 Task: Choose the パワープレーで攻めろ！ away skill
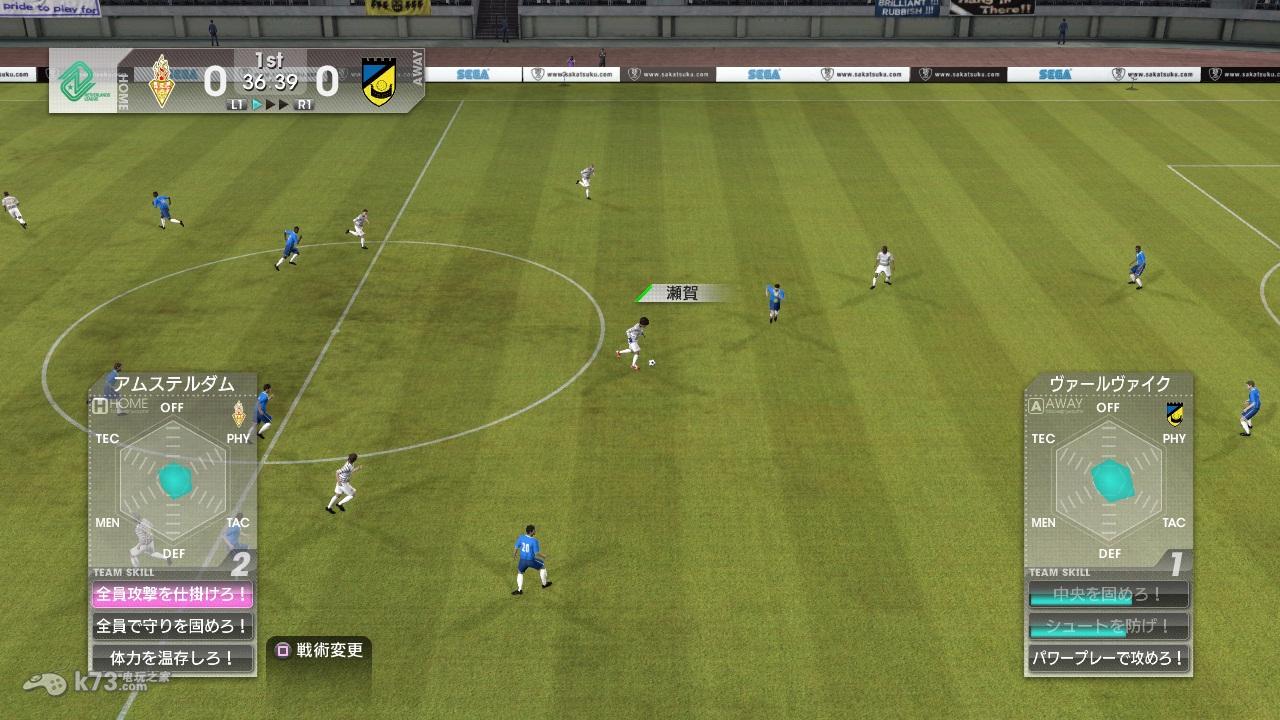(x=1109, y=659)
